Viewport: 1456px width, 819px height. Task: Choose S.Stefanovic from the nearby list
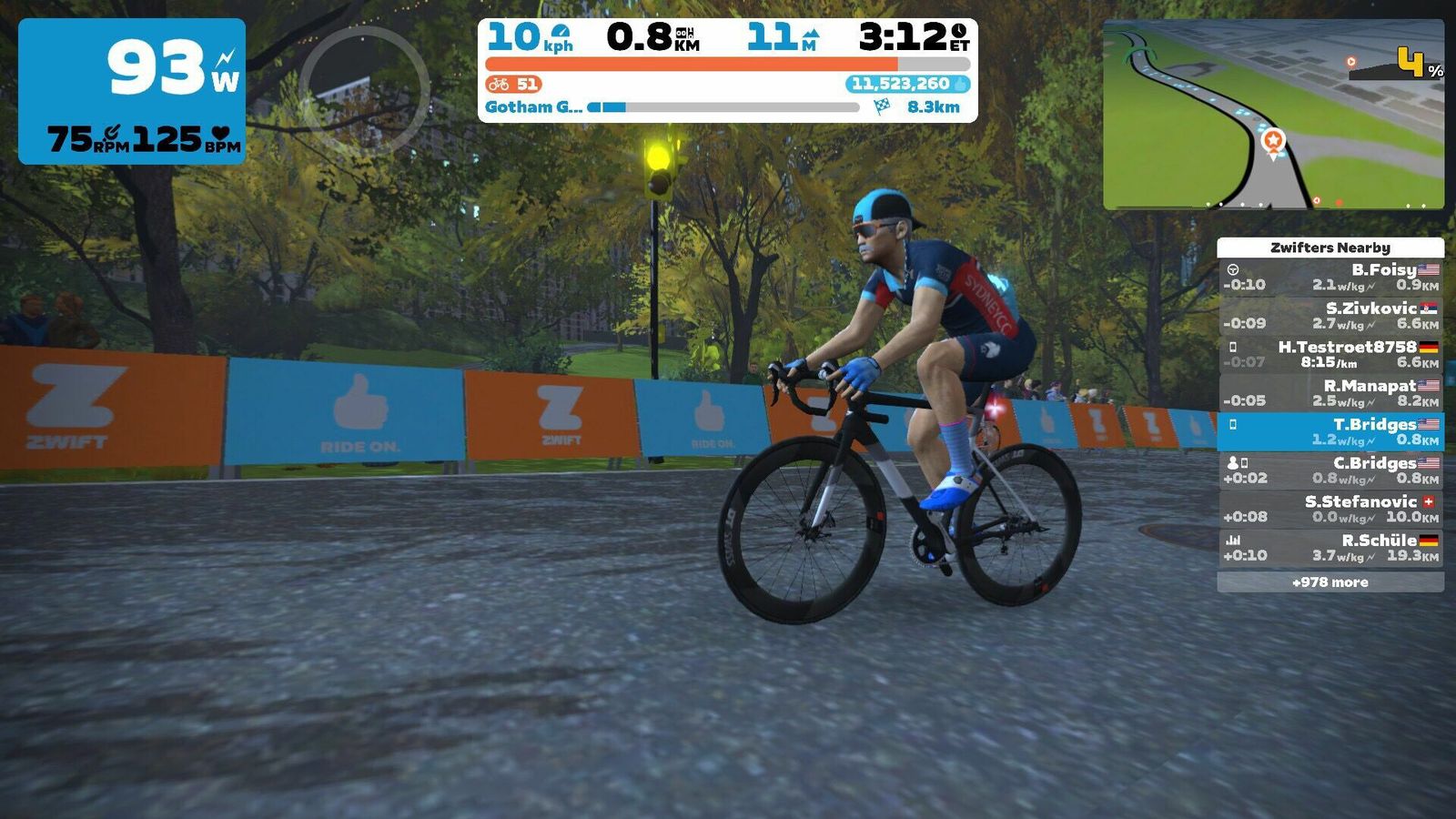click(x=1330, y=509)
